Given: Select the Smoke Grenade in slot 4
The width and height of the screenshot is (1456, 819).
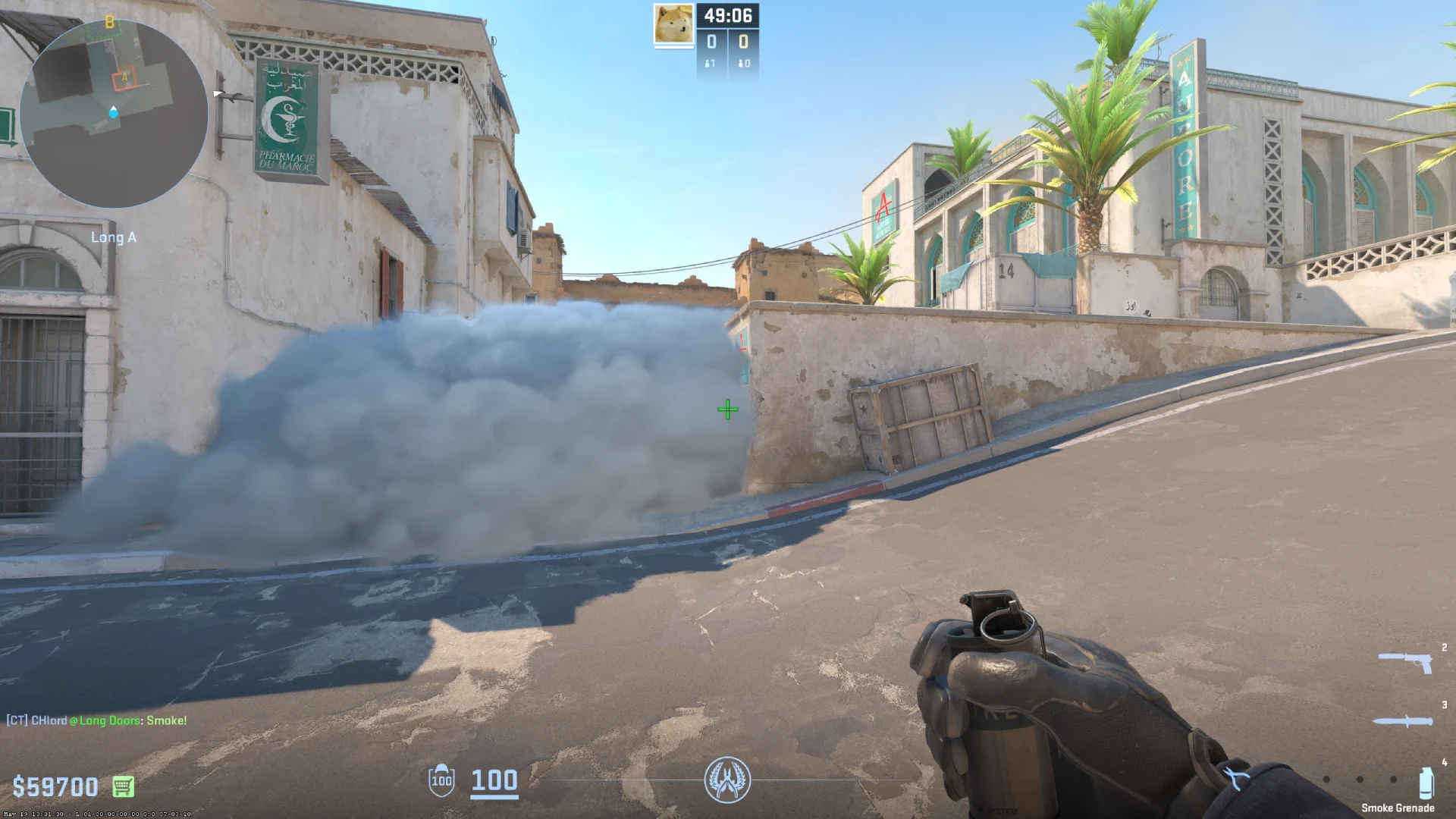Looking at the screenshot, I should pos(1426,783).
